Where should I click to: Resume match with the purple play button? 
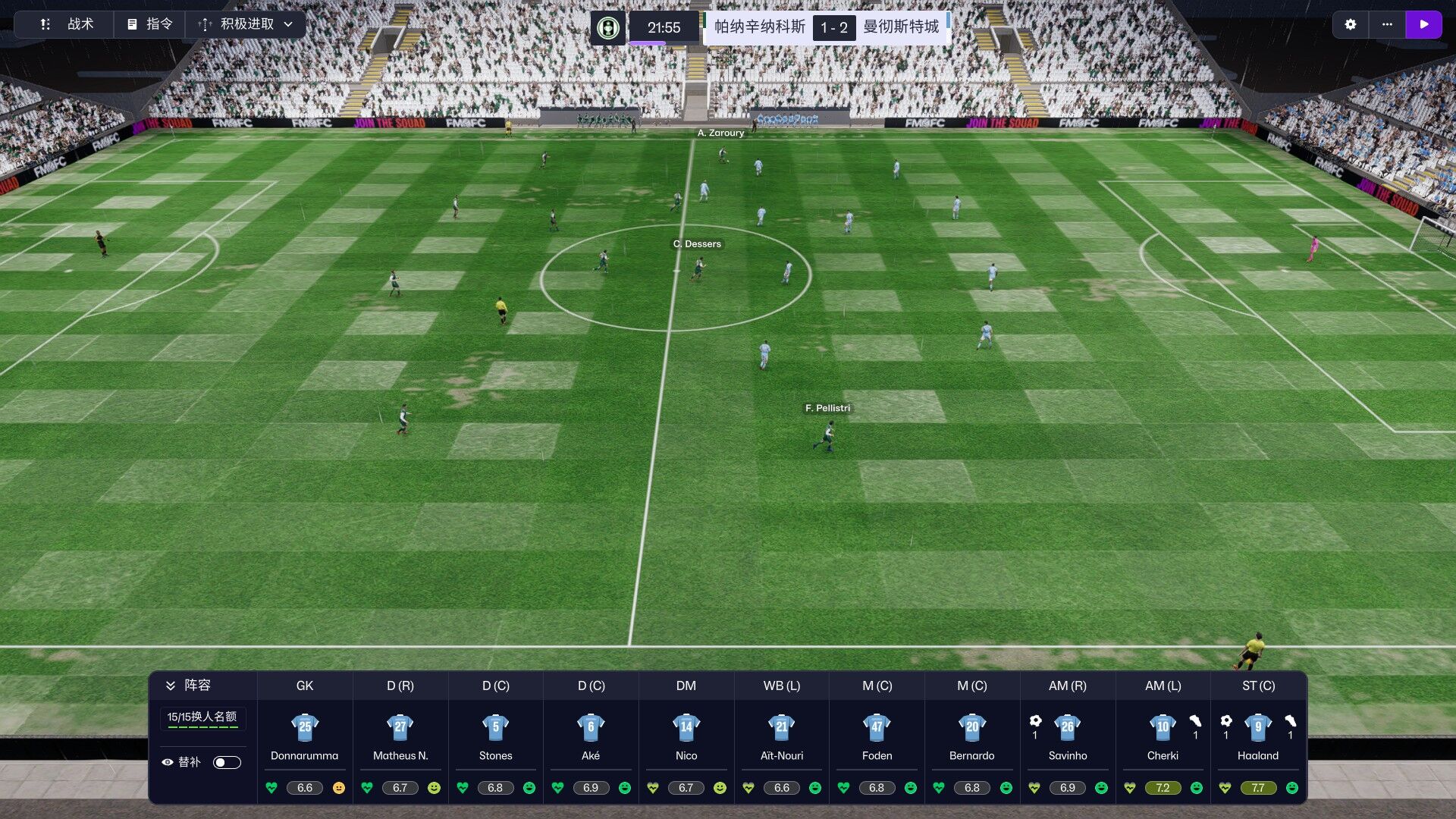1423,24
